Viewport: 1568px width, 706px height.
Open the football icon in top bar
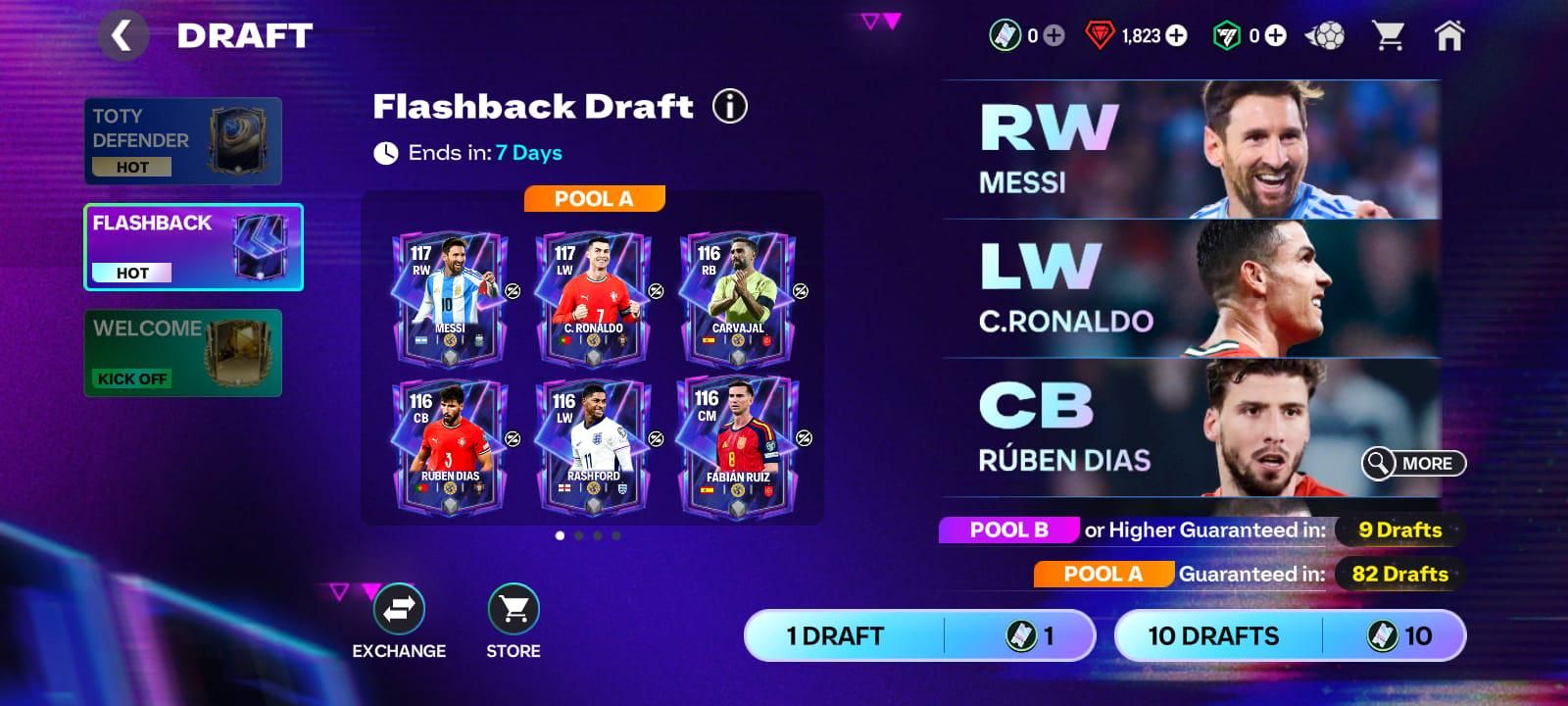[1326, 36]
